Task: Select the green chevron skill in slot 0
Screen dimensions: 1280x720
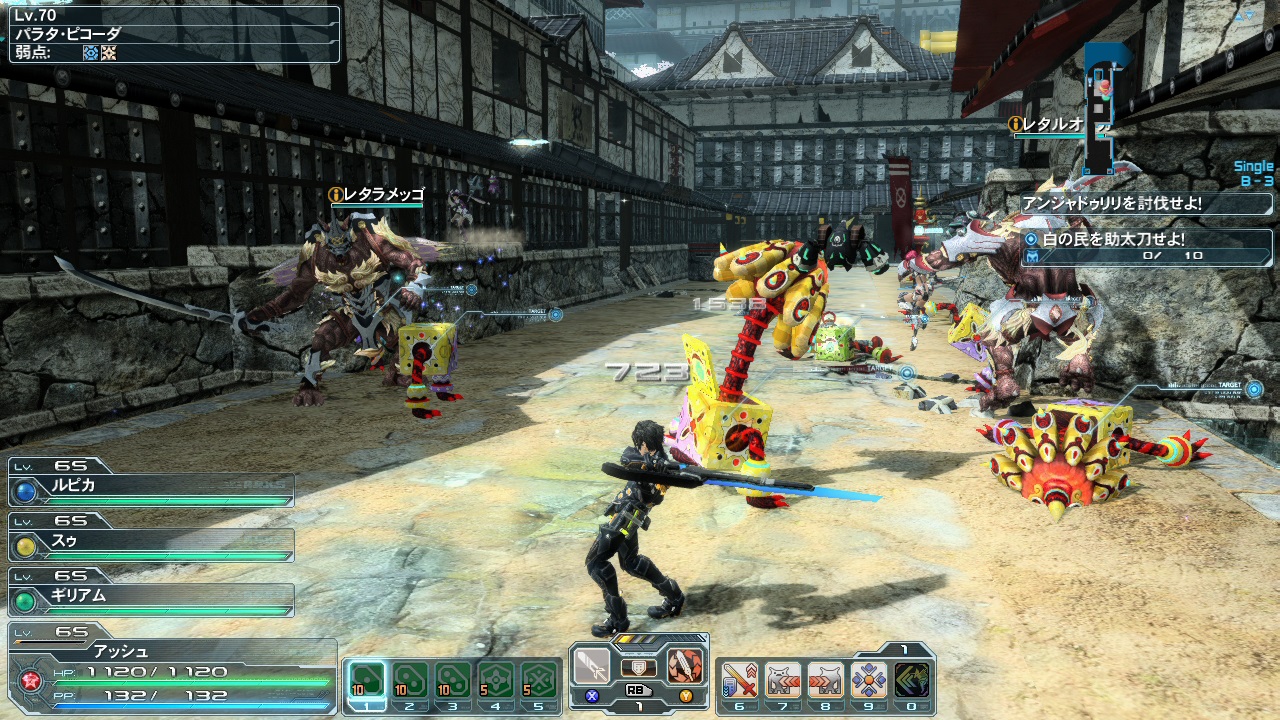Action: click(x=912, y=680)
